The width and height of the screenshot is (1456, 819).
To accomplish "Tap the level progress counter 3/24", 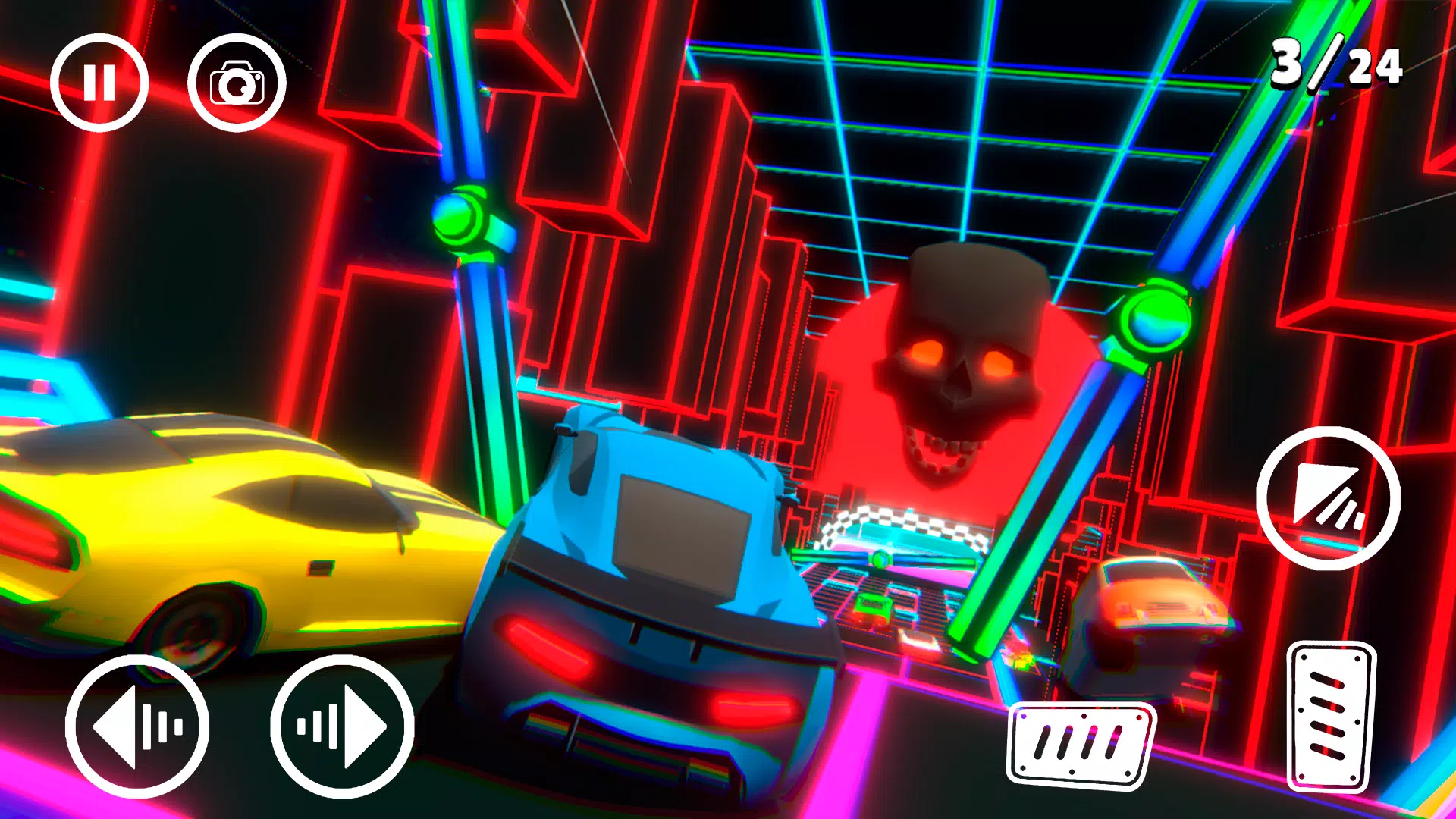I will (x=1336, y=67).
